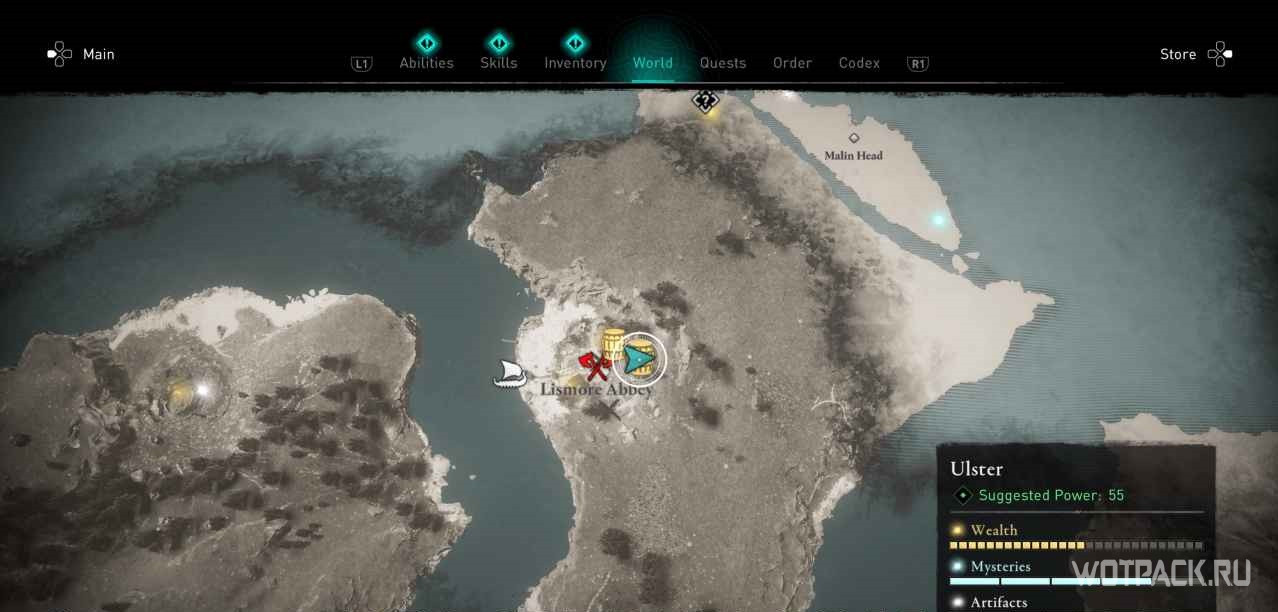This screenshot has width=1278, height=612.
Task: Select the longship marker near Lismore Abbey
Action: point(509,374)
